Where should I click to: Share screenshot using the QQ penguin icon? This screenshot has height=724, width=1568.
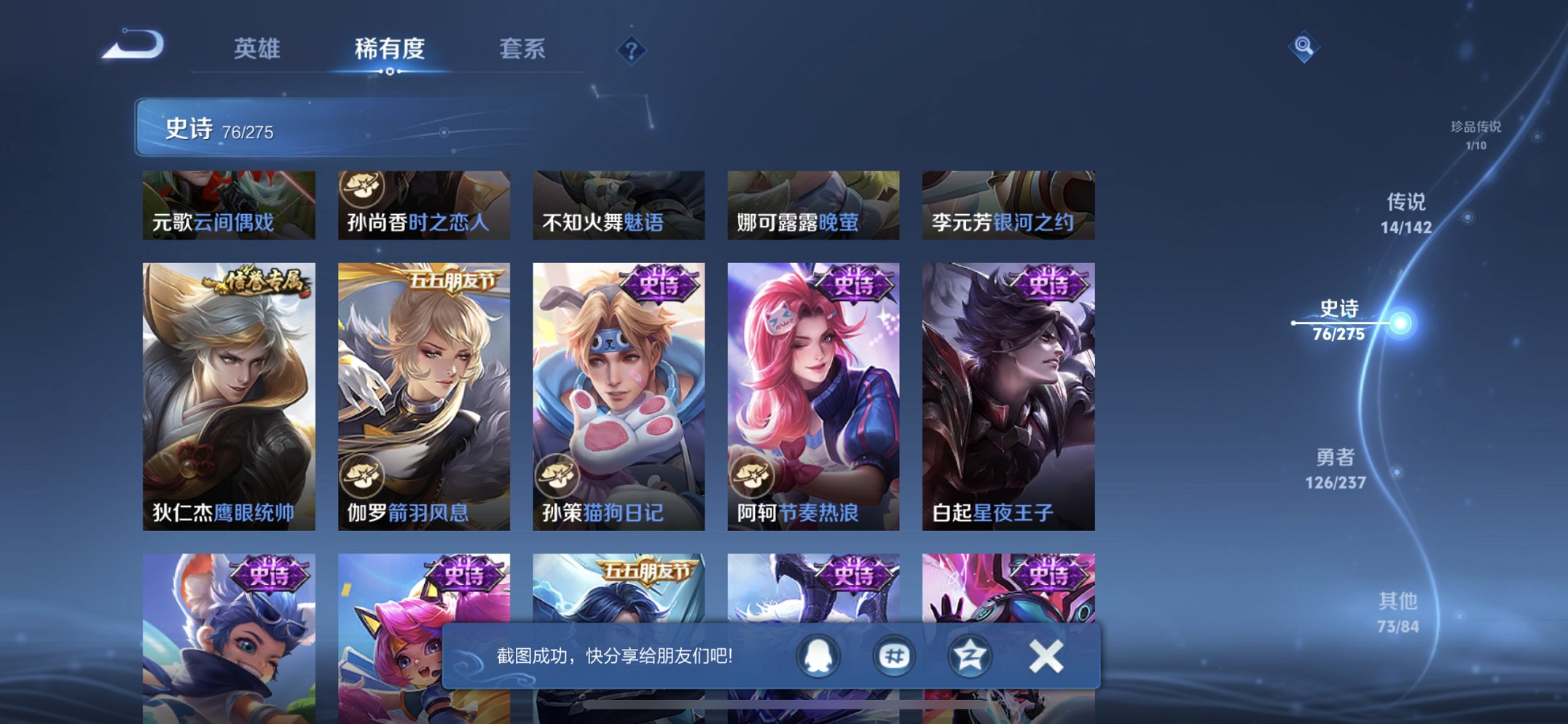[x=818, y=655]
